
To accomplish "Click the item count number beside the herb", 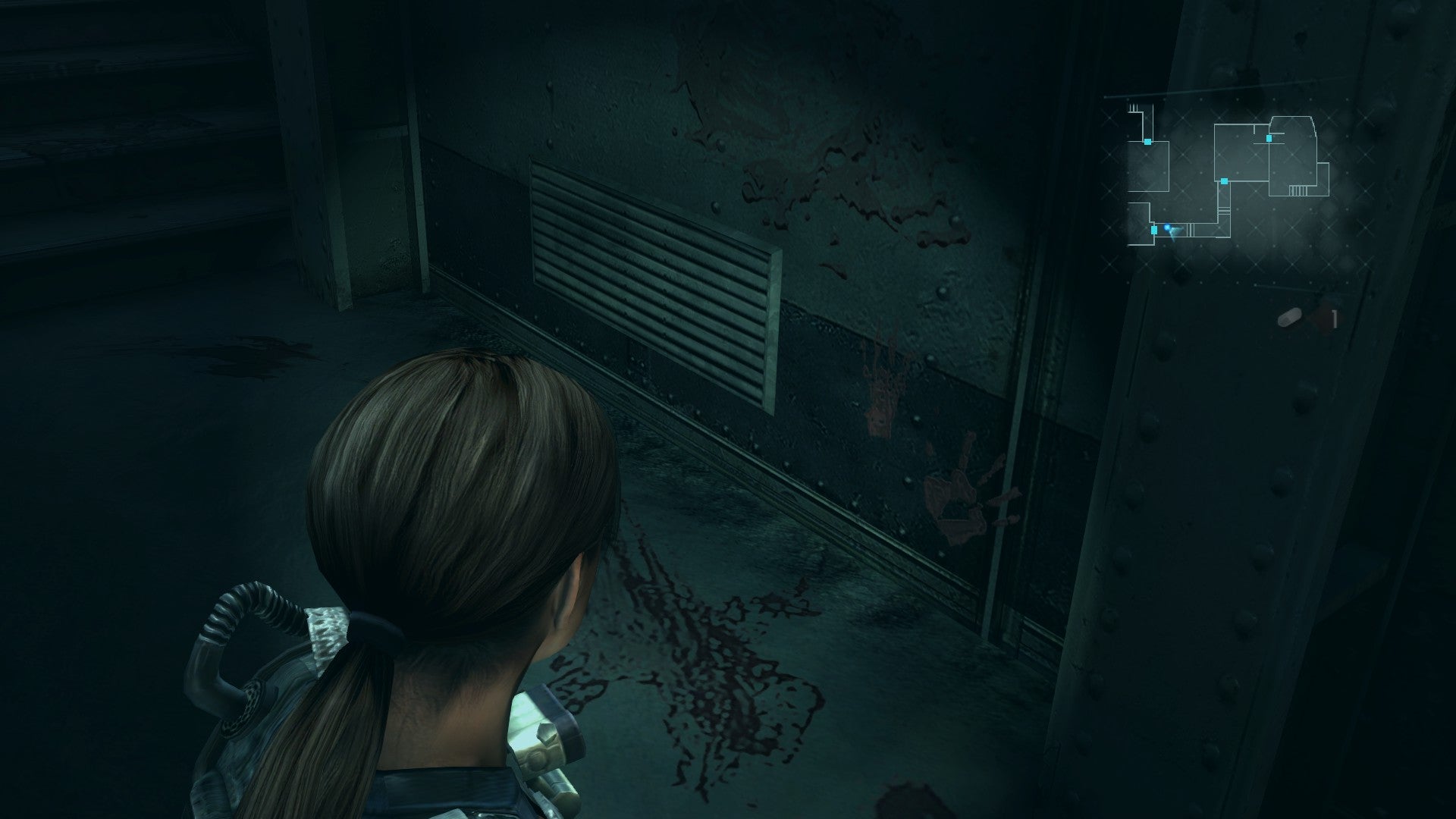I will pyautogui.click(x=1334, y=320).
